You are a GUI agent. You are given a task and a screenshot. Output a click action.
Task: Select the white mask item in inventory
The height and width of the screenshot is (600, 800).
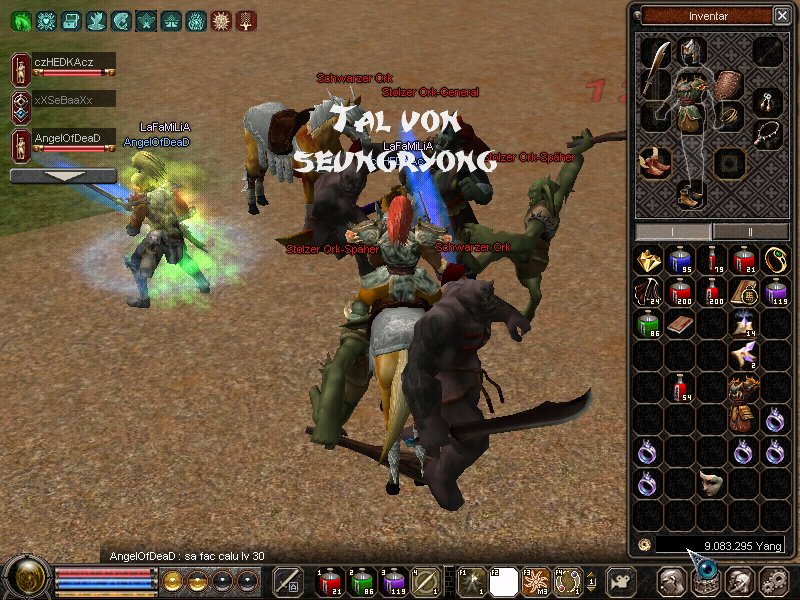point(712,482)
